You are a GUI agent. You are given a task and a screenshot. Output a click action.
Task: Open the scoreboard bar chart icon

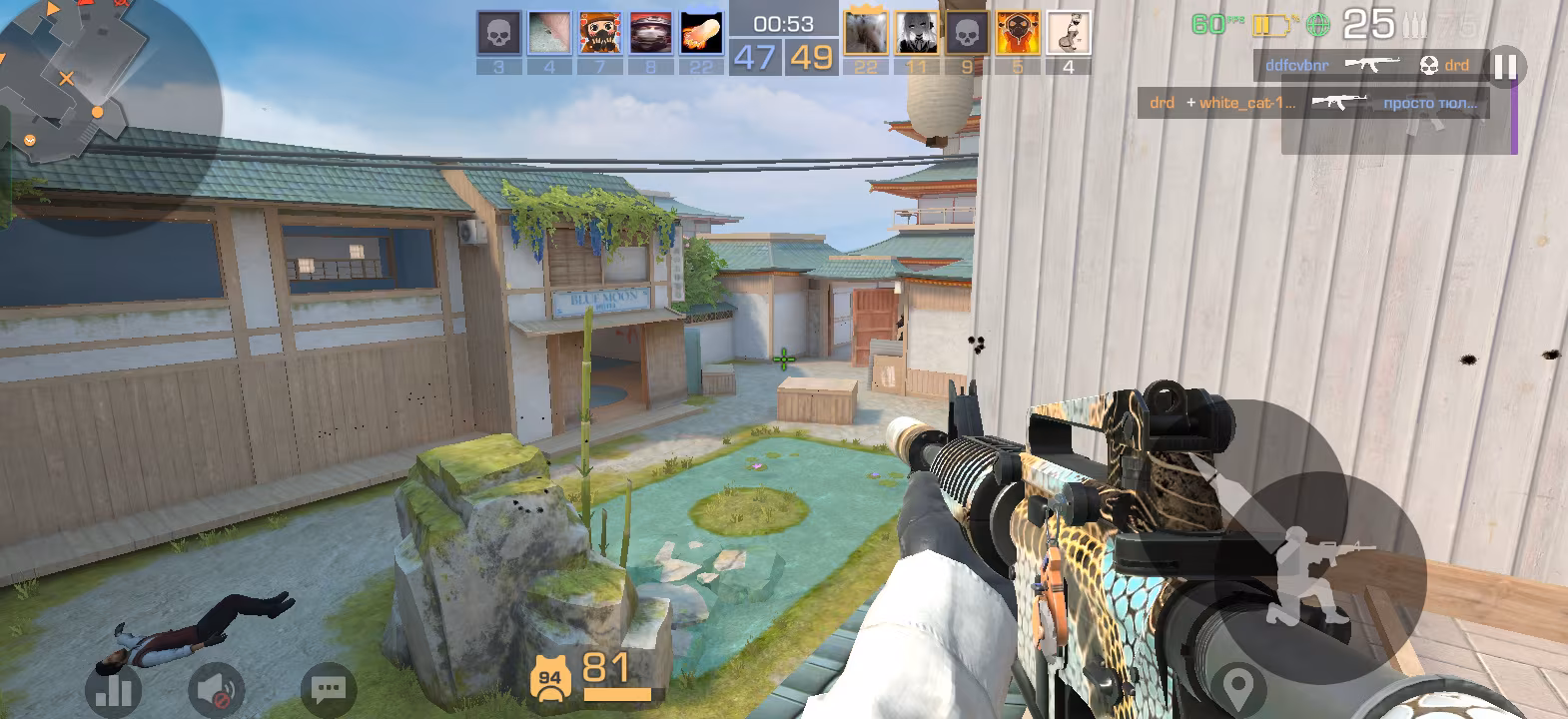pos(112,690)
